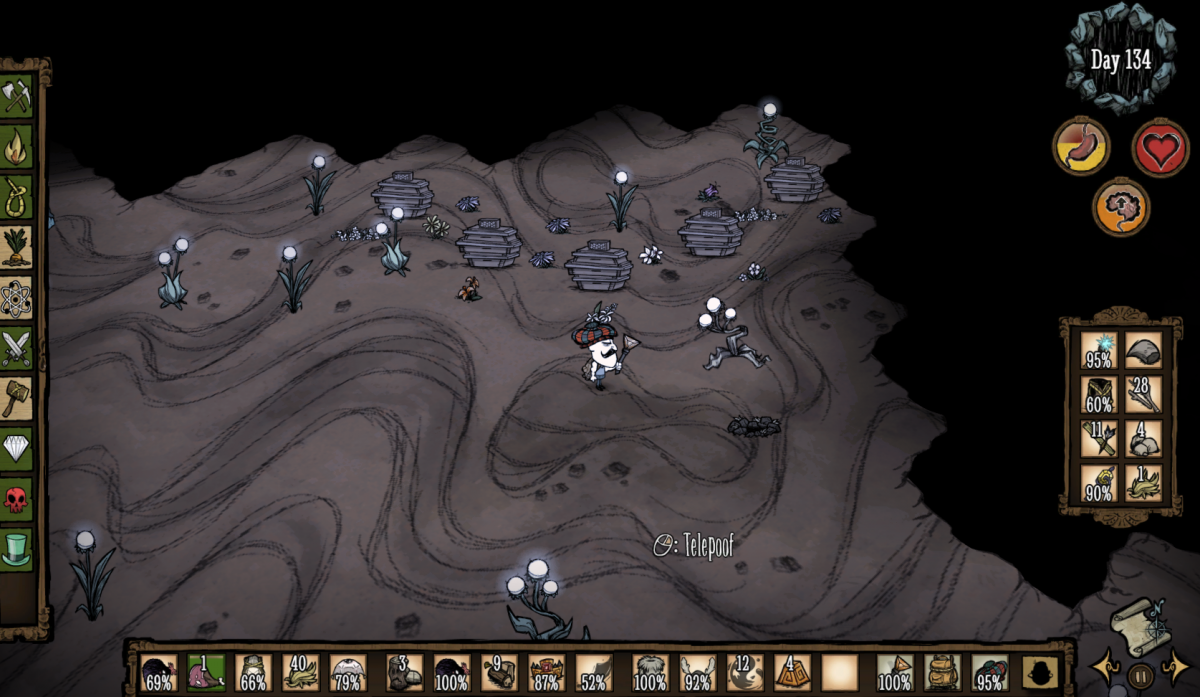Rotate the camera left
Image resolution: width=1200 pixels, height=697 pixels.
pyautogui.click(x=1106, y=666)
